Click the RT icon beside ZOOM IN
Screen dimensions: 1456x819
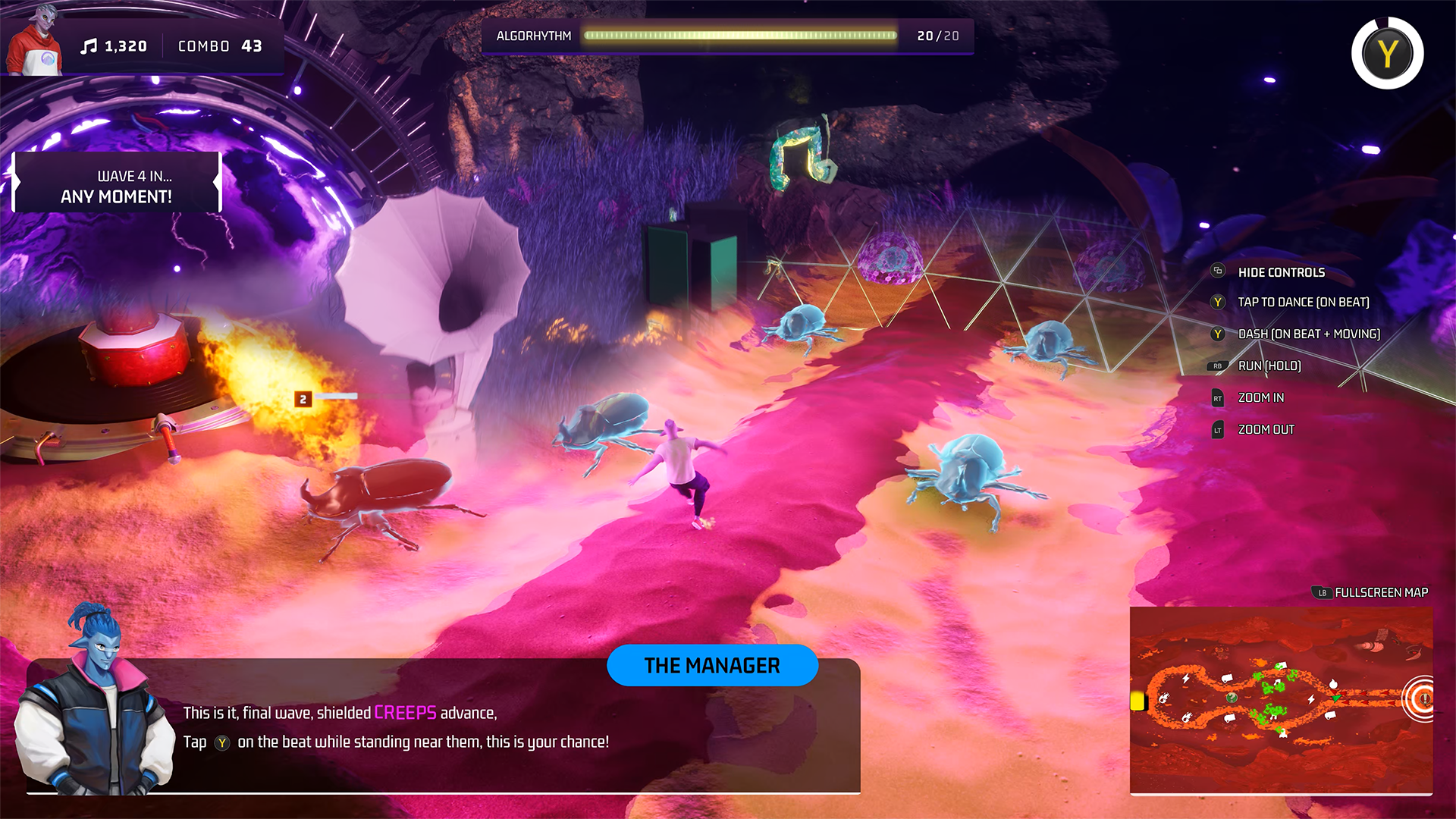pyautogui.click(x=1216, y=397)
